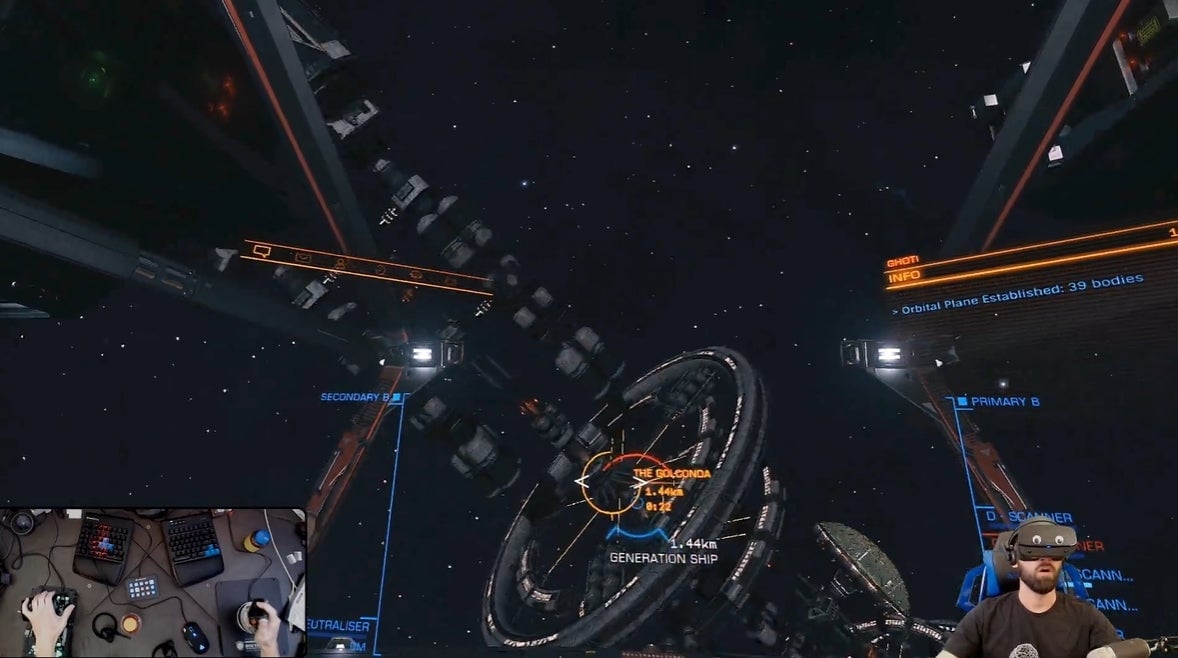Click The Golconda target marker label

click(x=671, y=473)
